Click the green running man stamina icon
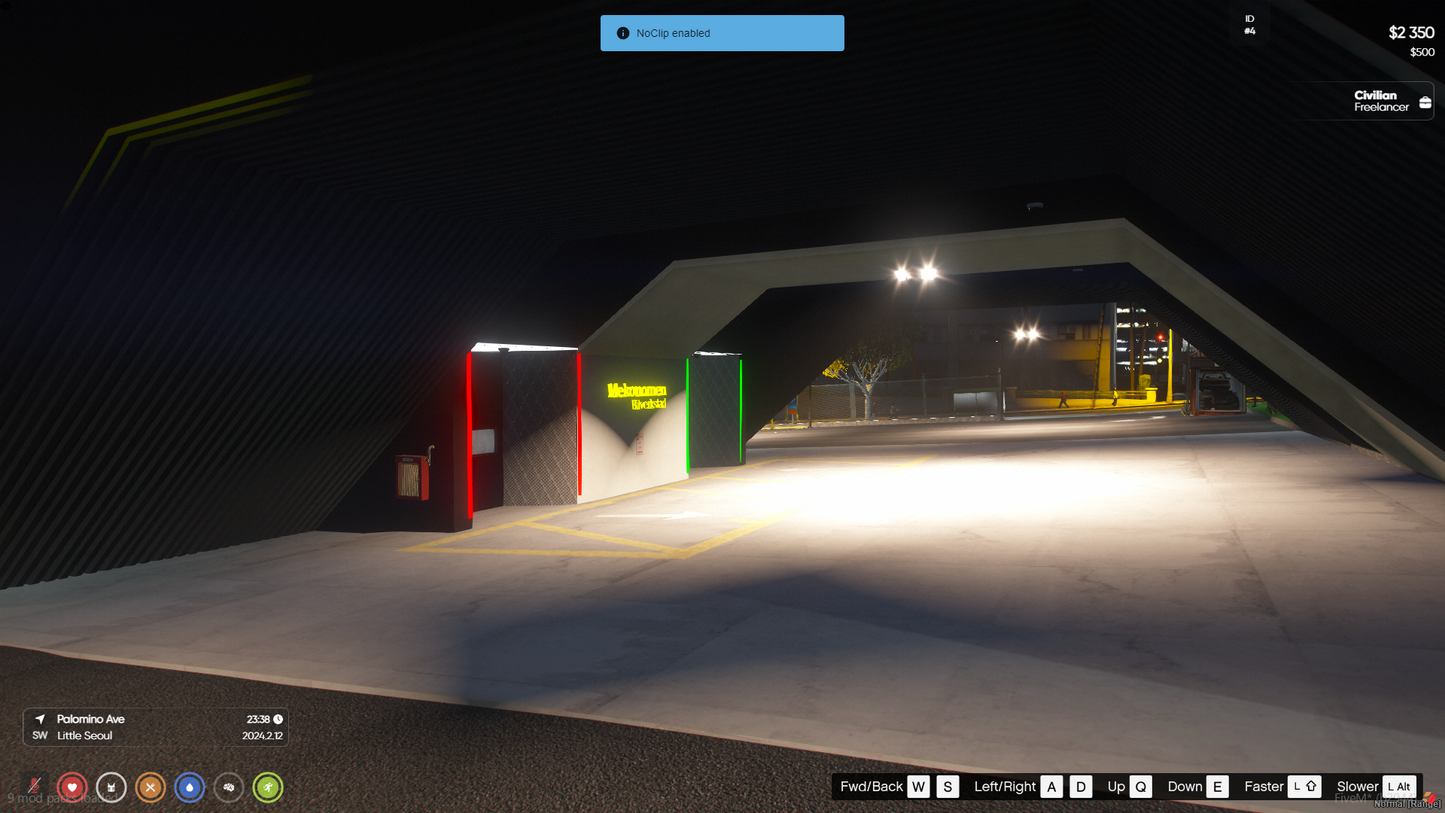The width and height of the screenshot is (1445, 813). coord(268,787)
